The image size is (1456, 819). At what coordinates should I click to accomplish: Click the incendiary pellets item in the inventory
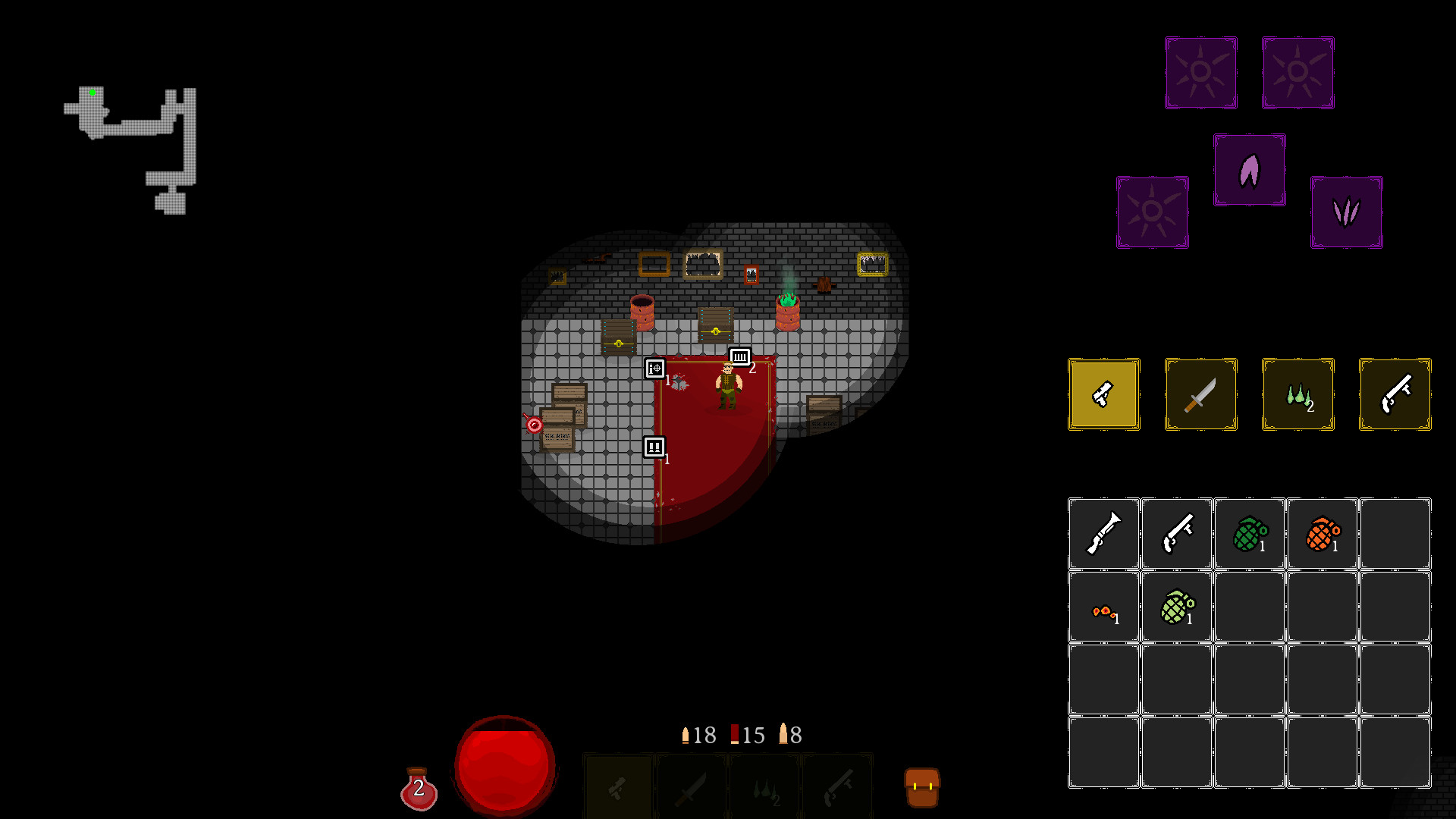click(x=1103, y=605)
